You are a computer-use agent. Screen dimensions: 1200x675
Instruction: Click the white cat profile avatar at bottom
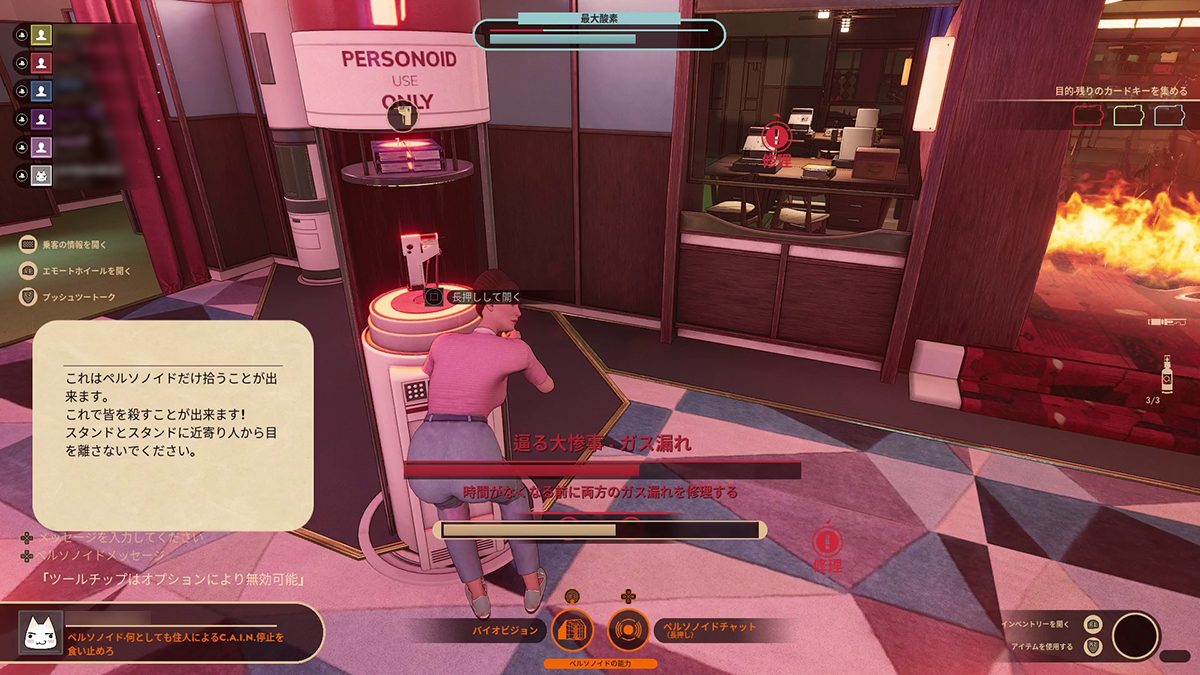click(41, 633)
